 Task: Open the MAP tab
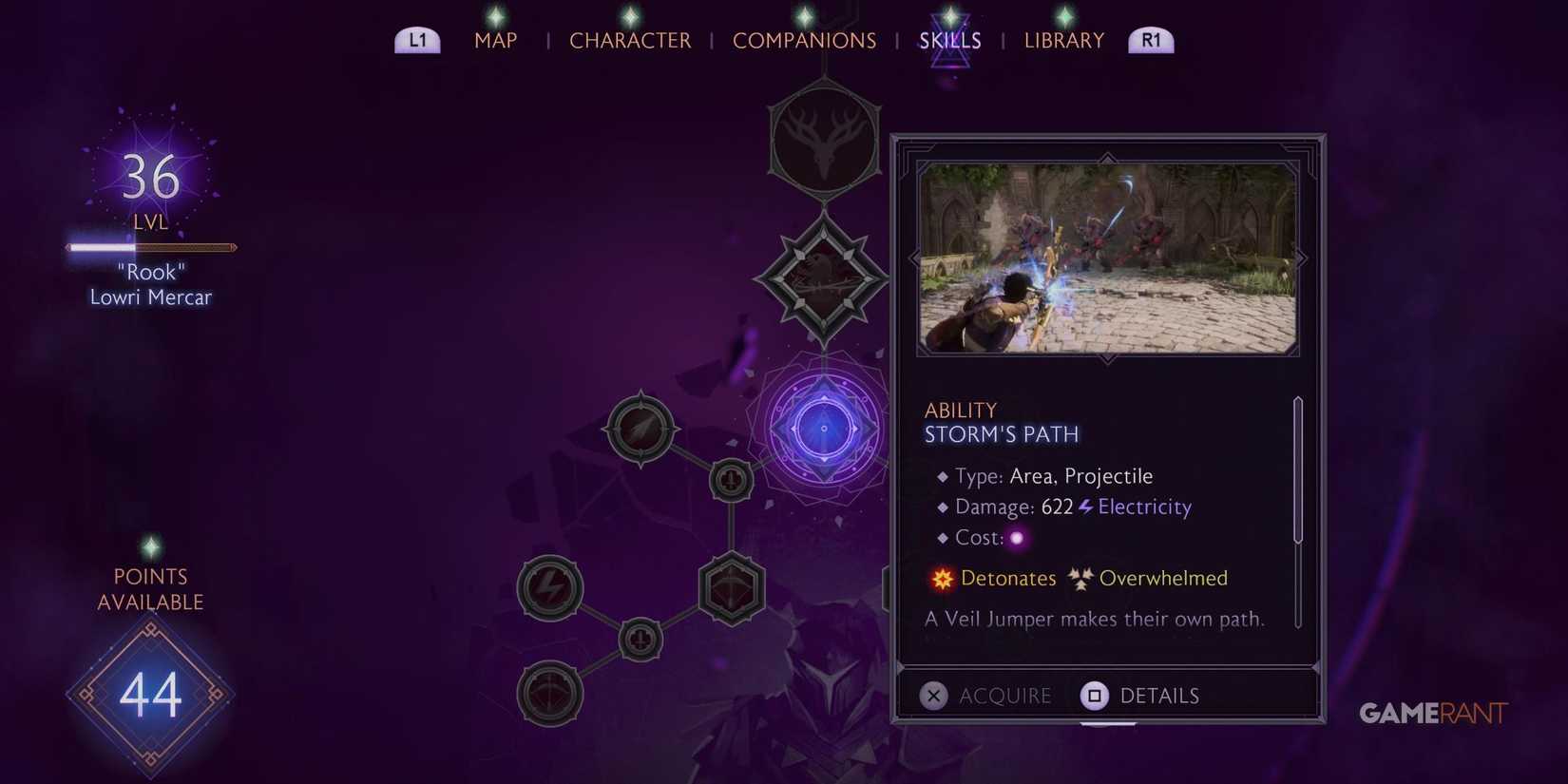coord(495,40)
